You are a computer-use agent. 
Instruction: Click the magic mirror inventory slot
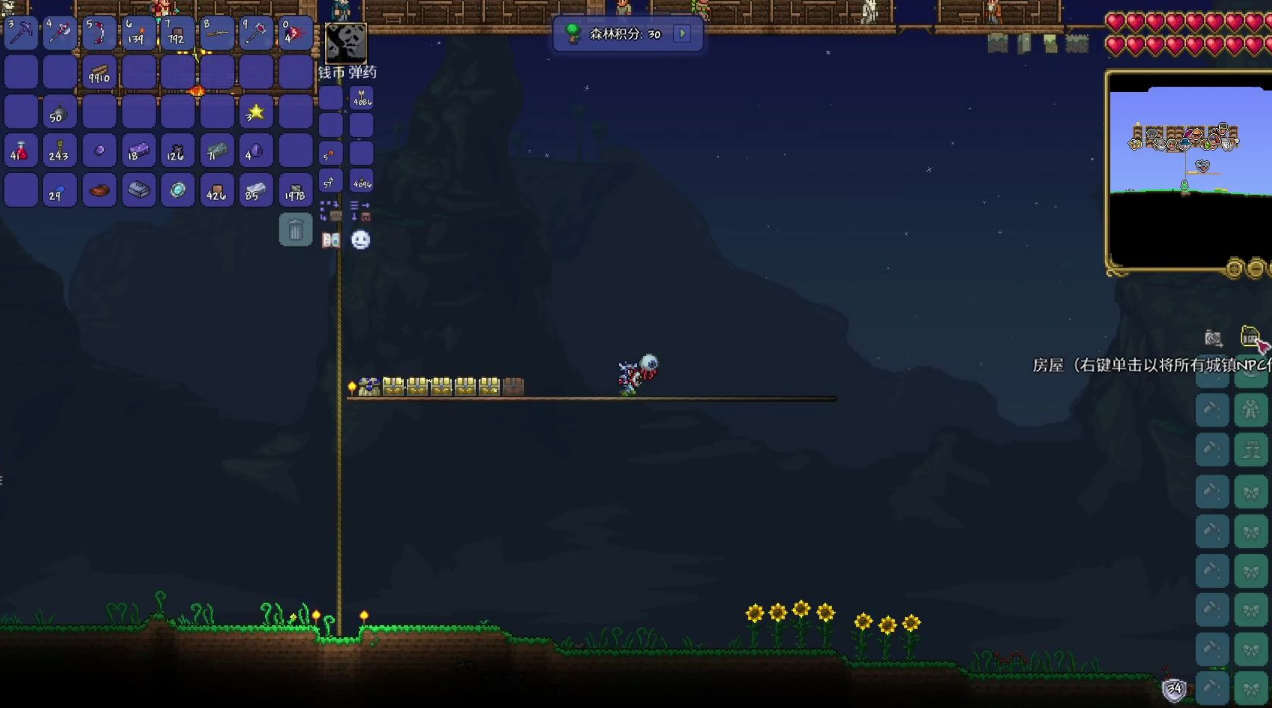point(177,189)
